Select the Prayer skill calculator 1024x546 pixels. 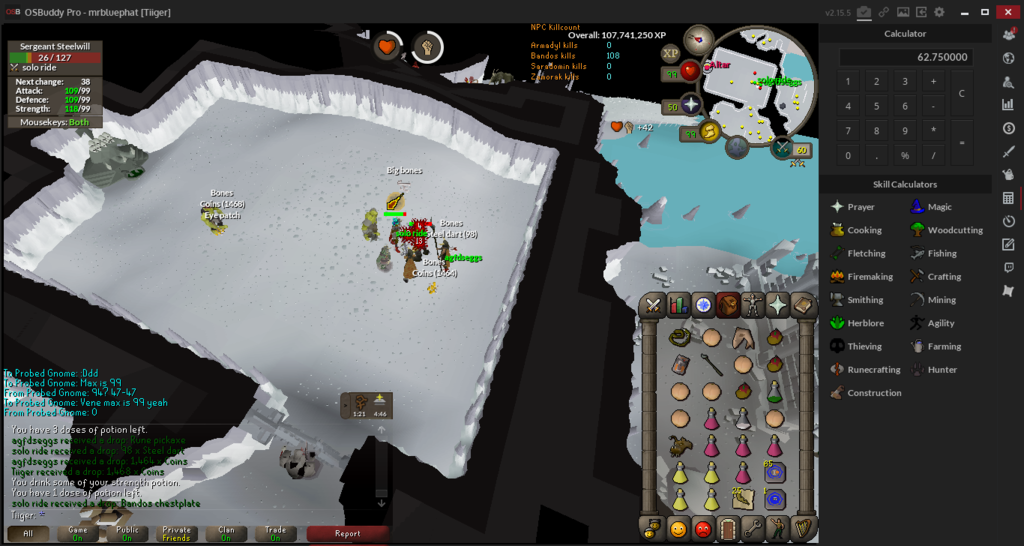pyautogui.click(x=860, y=207)
